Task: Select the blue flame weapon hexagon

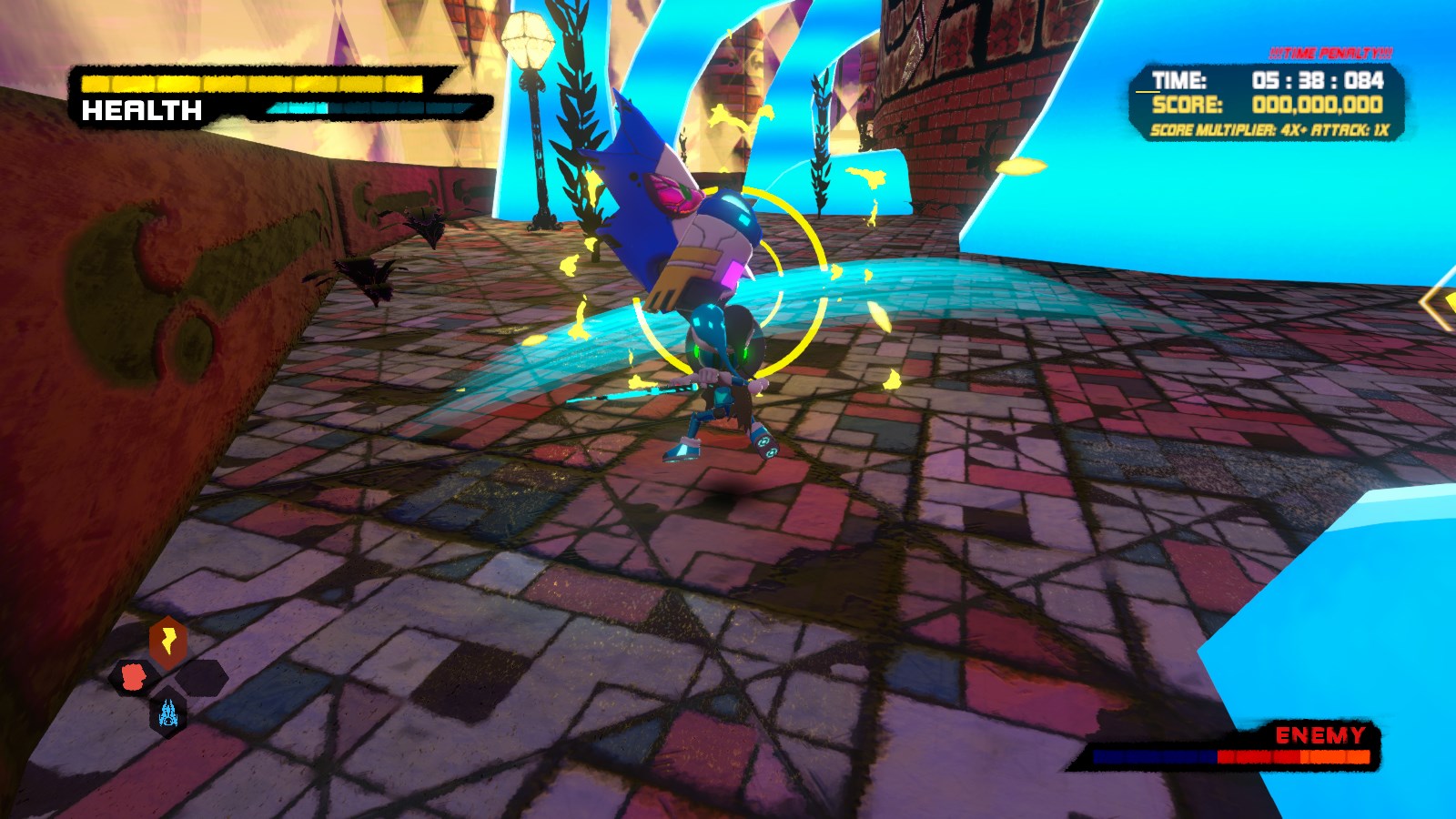Action: 167,714
